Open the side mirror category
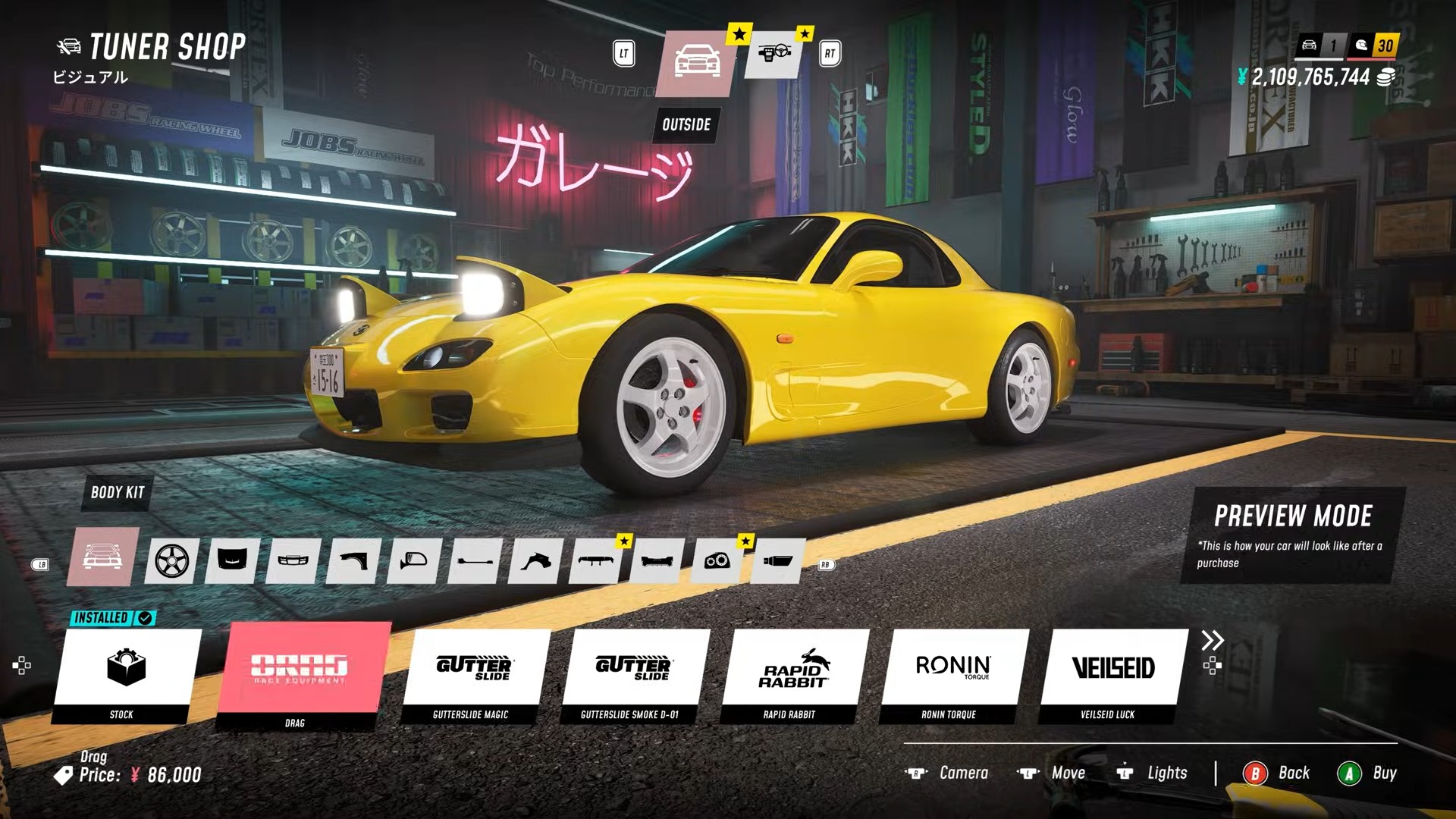Viewport: 1456px width, 819px height. [x=414, y=561]
